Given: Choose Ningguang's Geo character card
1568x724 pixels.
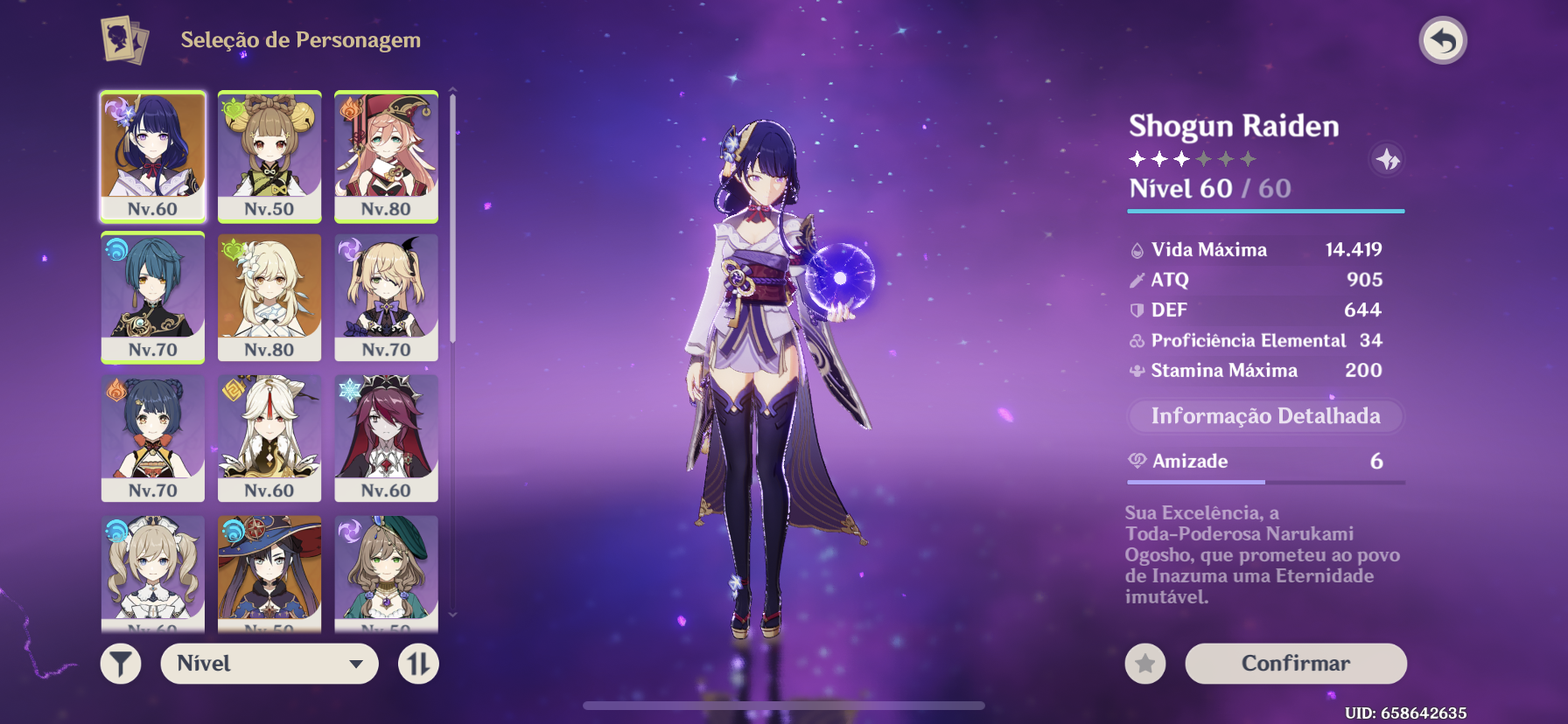Looking at the screenshot, I should click(269, 437).
